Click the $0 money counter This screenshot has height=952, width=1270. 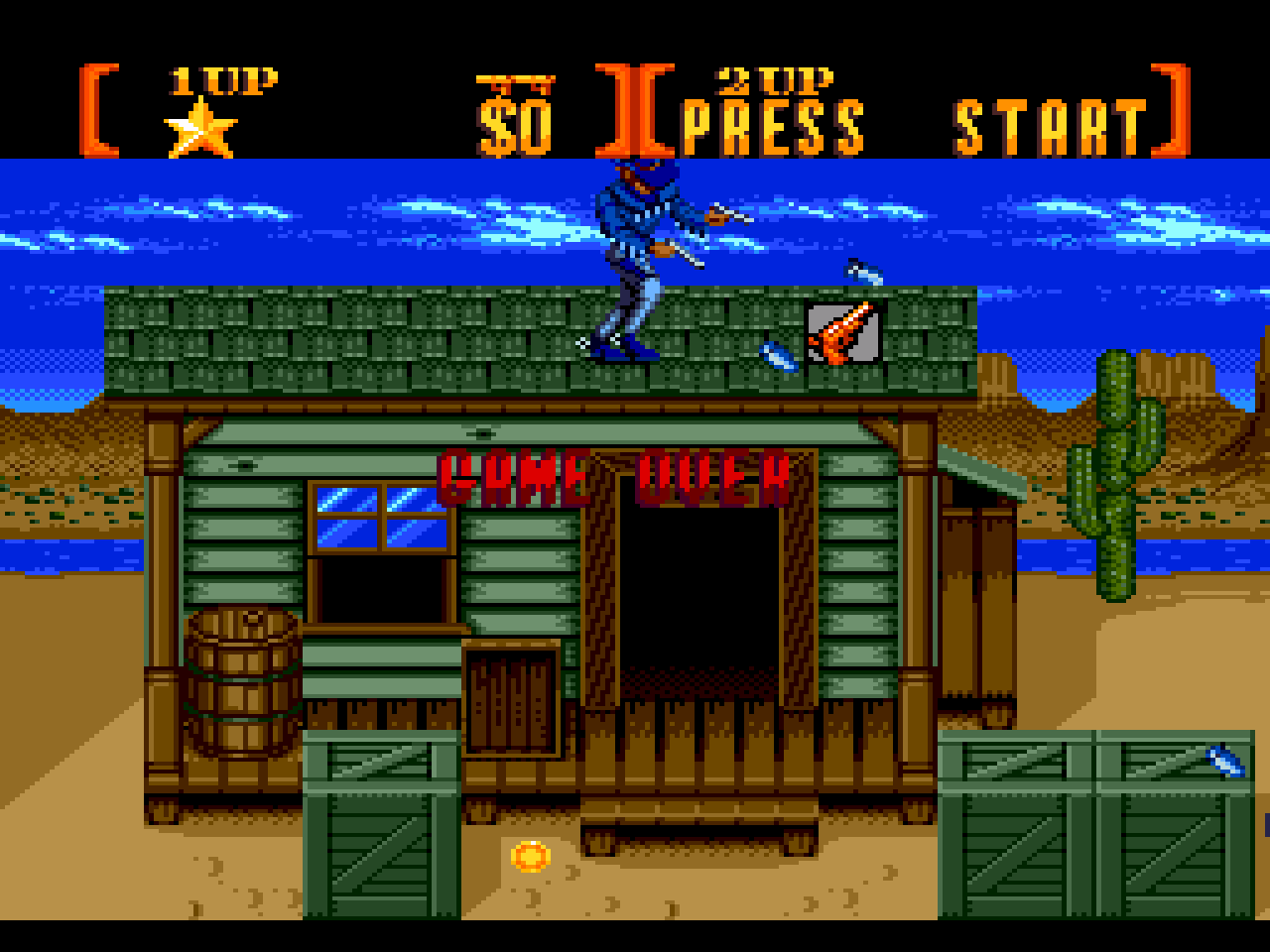[x=515, y=122]
